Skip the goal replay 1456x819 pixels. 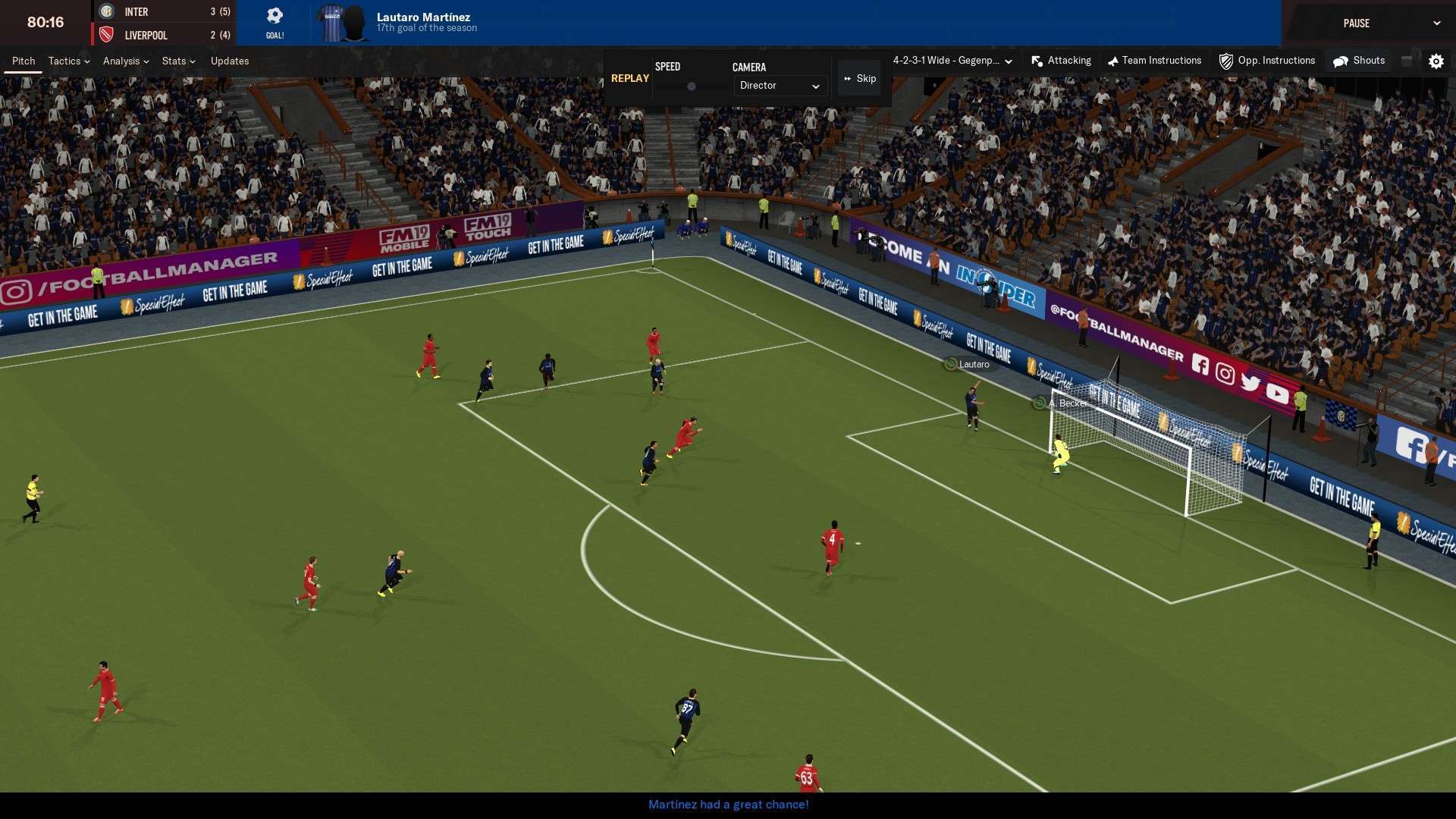tap(860, 79)
